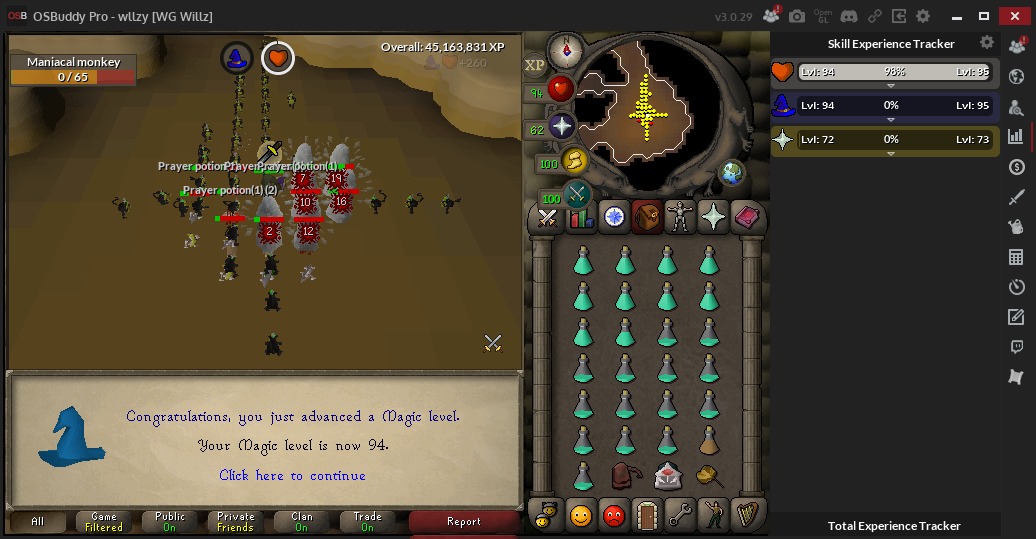1036x539 pixels.
Task: Open the Logout door tab
Action: [647, 515]
